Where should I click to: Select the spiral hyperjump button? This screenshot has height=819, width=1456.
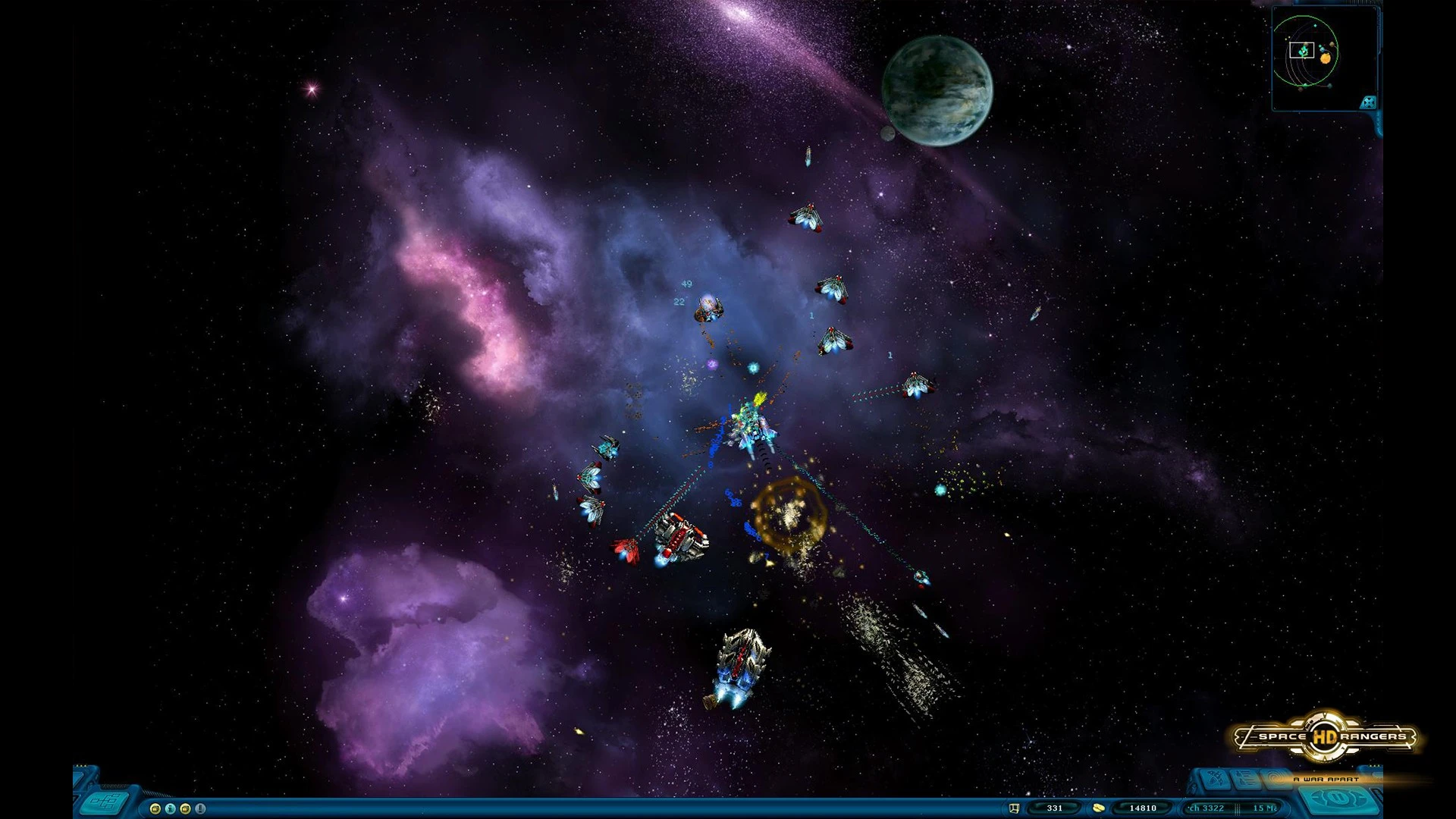point(1276,780)
